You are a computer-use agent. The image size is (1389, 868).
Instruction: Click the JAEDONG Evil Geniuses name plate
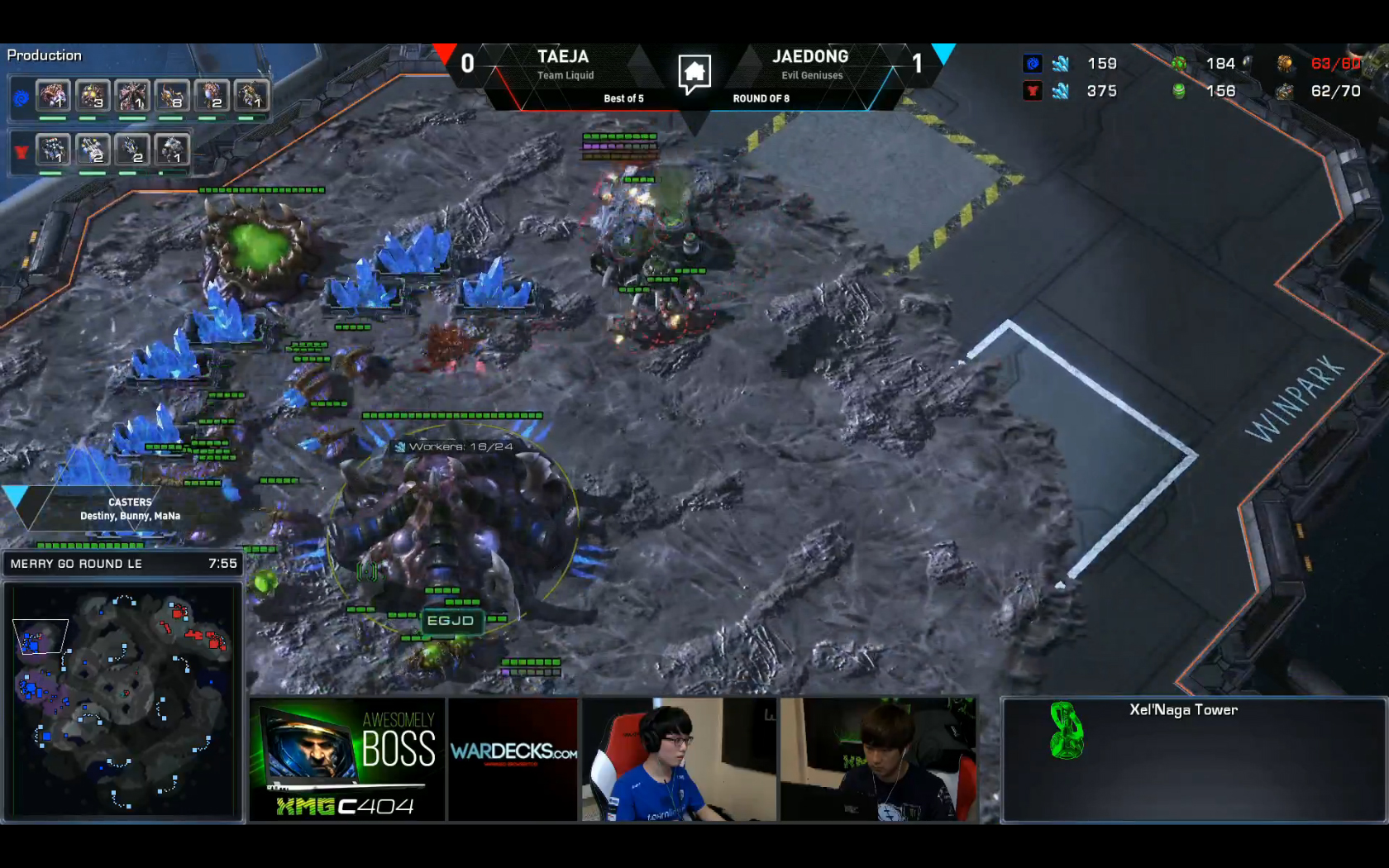810,64
